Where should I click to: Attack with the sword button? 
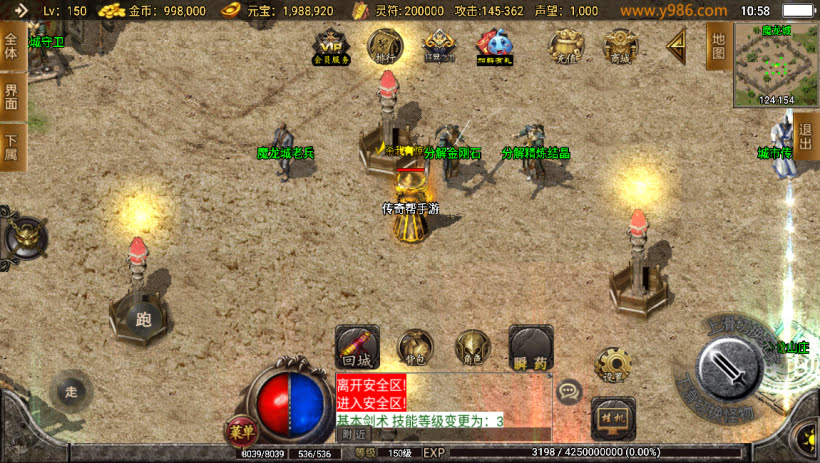(x=731, y=366)
